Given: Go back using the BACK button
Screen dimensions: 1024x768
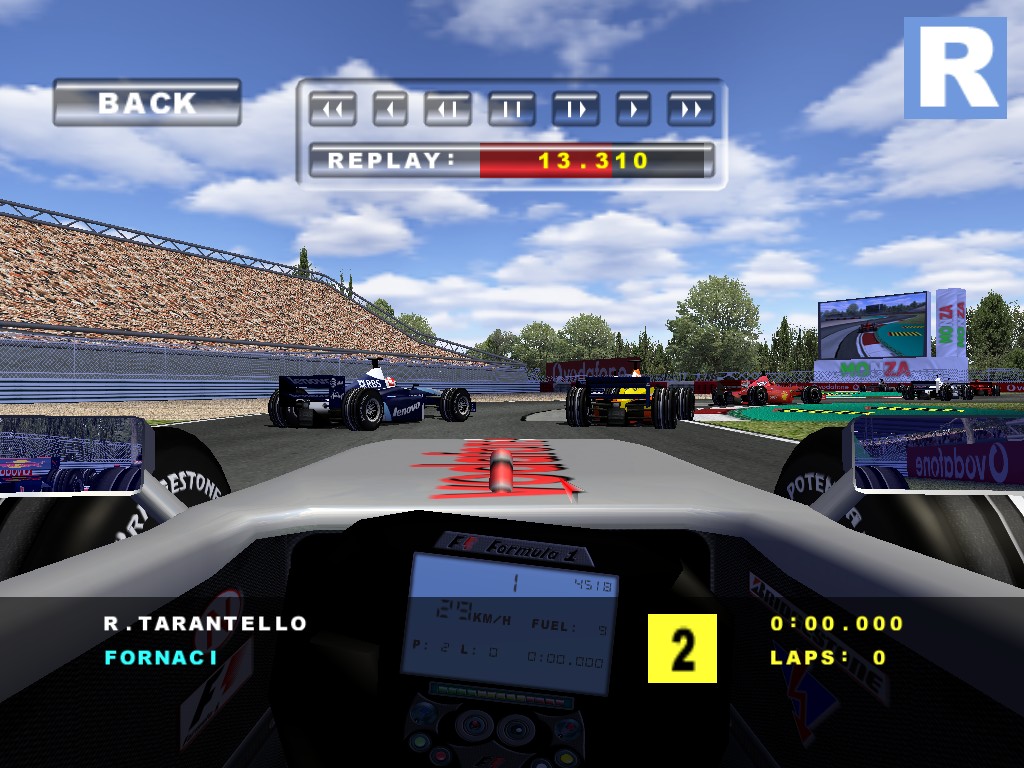Looking at the screenshot, I should 147,103.
